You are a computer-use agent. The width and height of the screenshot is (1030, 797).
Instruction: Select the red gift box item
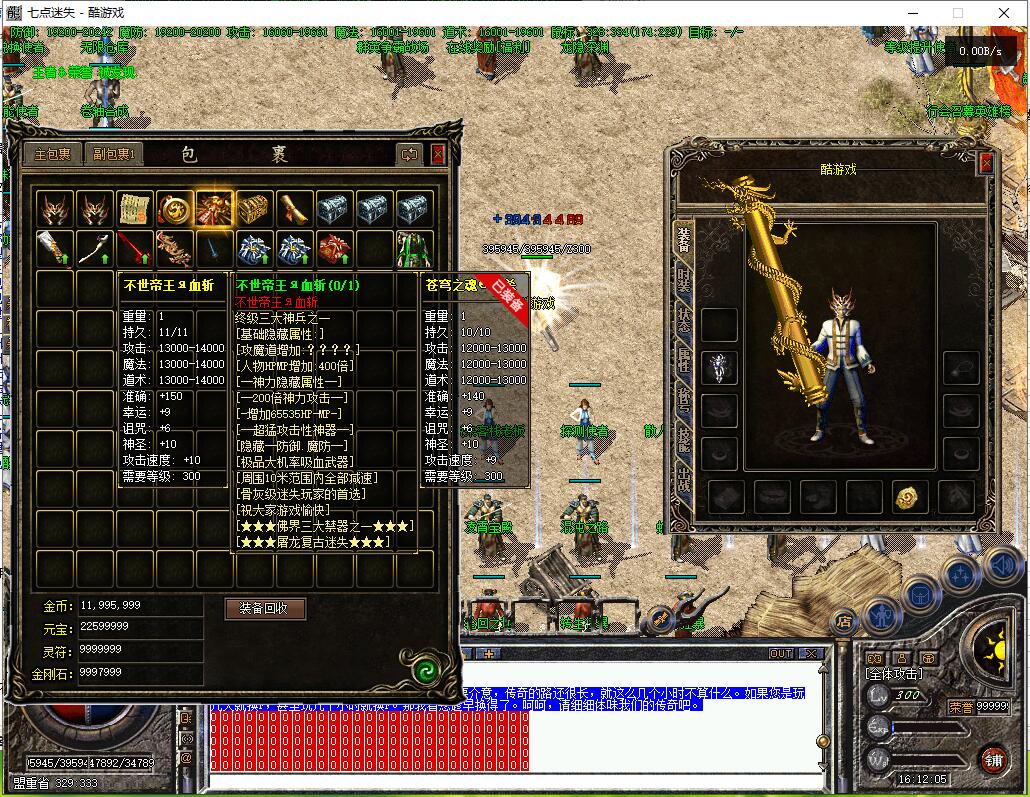pyautogui.click(x=335, y=248)
